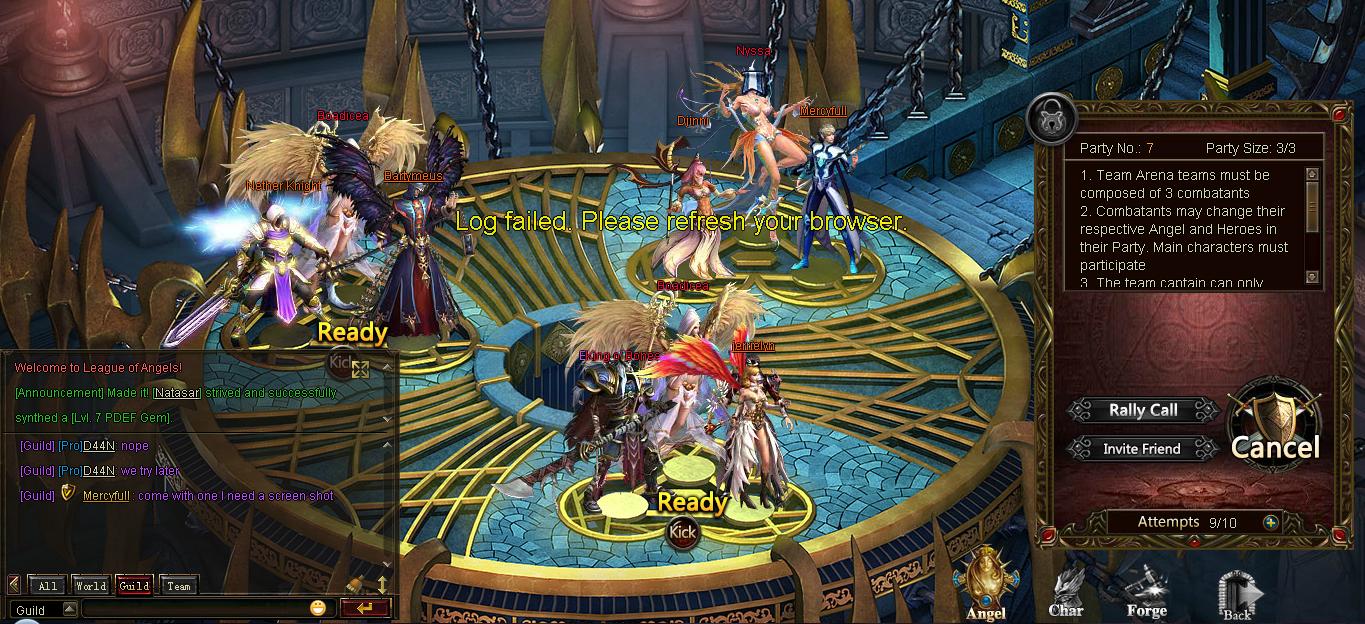Screen dimensions: 1365x624
Task: Send the chat message with enter button
Action: 364,608
